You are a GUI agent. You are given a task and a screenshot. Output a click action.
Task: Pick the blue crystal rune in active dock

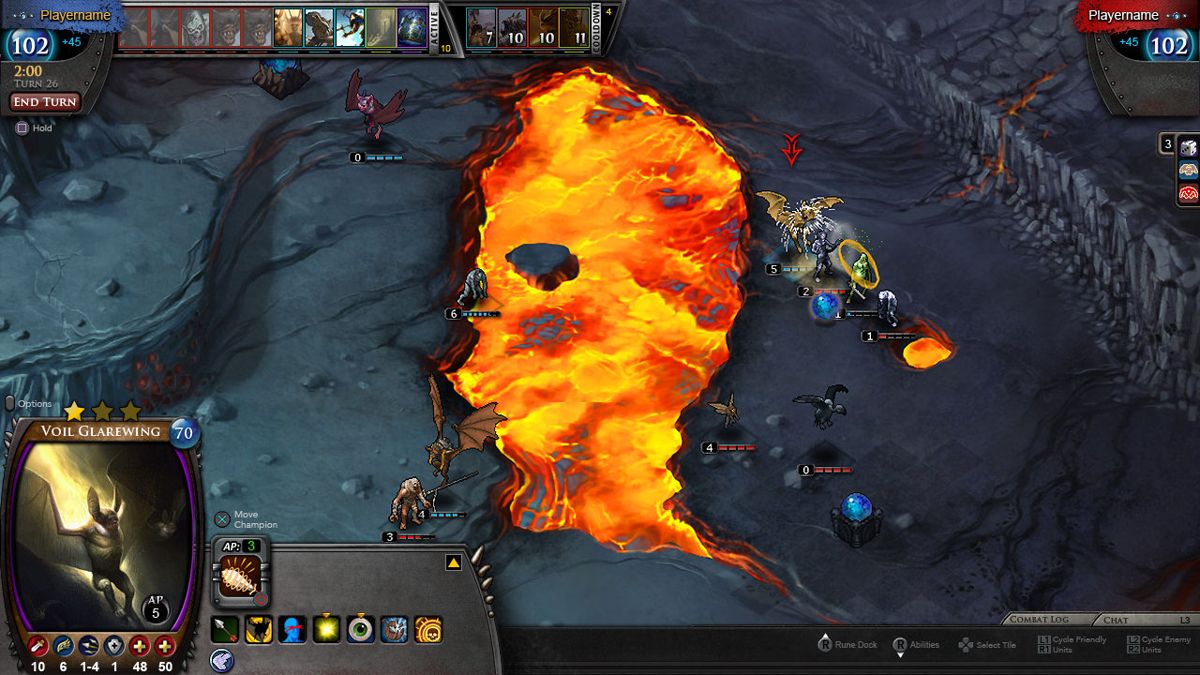[x=412, y=28]
